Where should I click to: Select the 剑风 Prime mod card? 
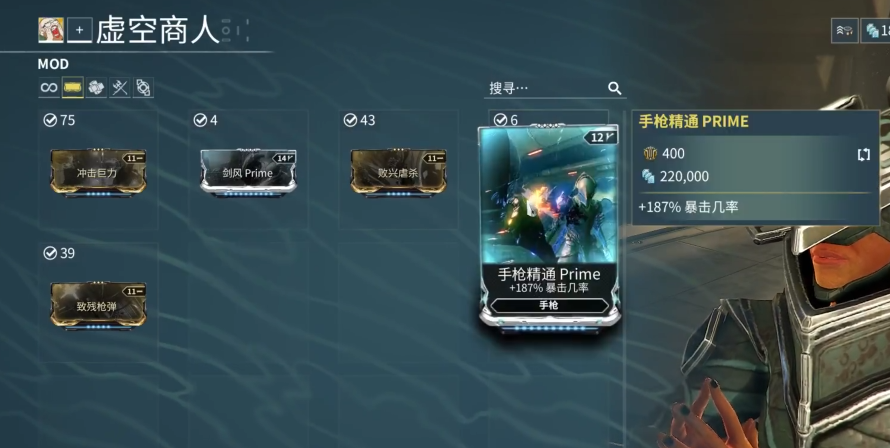click(x=248, y=171)
